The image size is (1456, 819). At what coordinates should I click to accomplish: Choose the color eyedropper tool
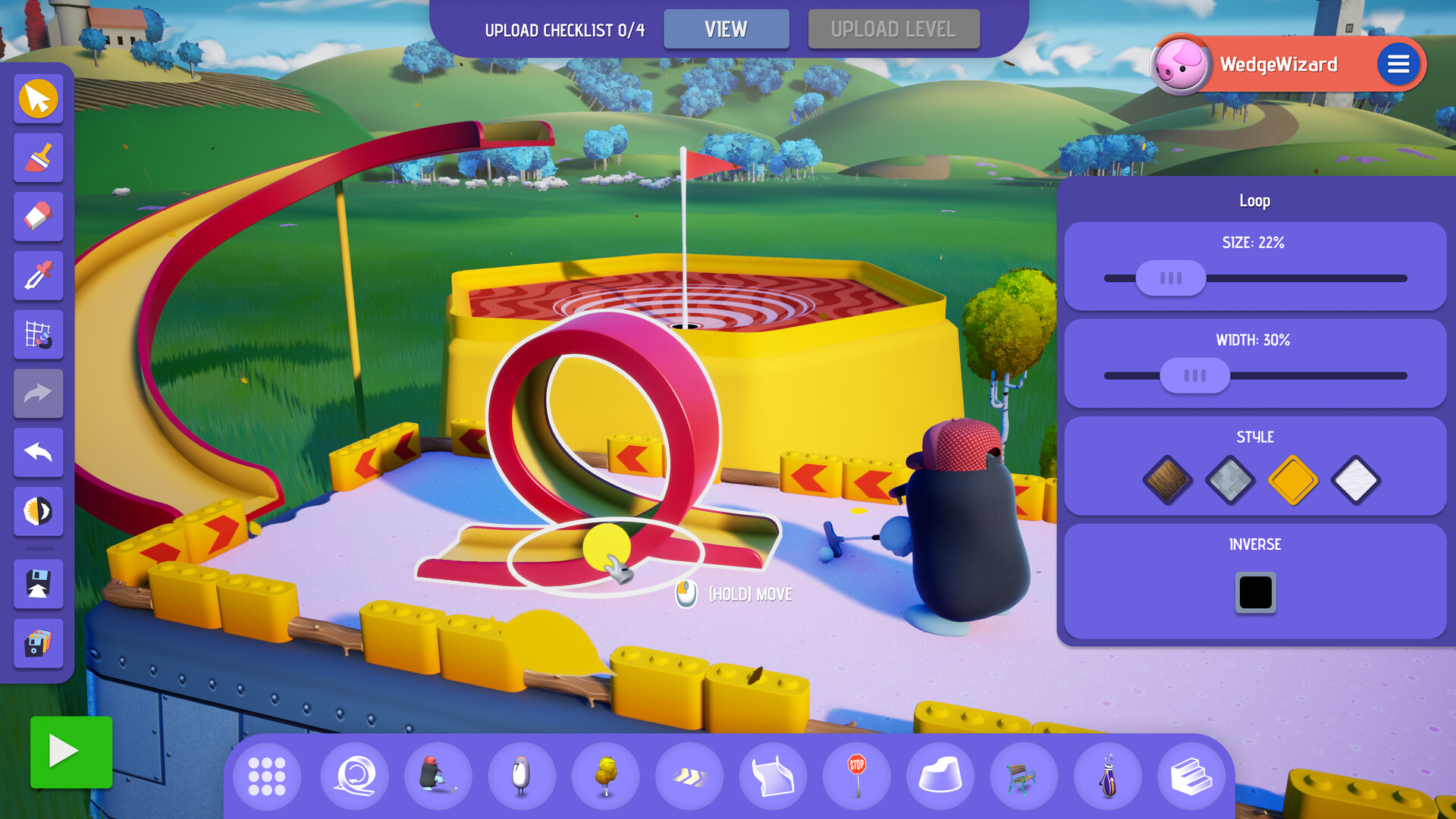[x=38, y=276]
